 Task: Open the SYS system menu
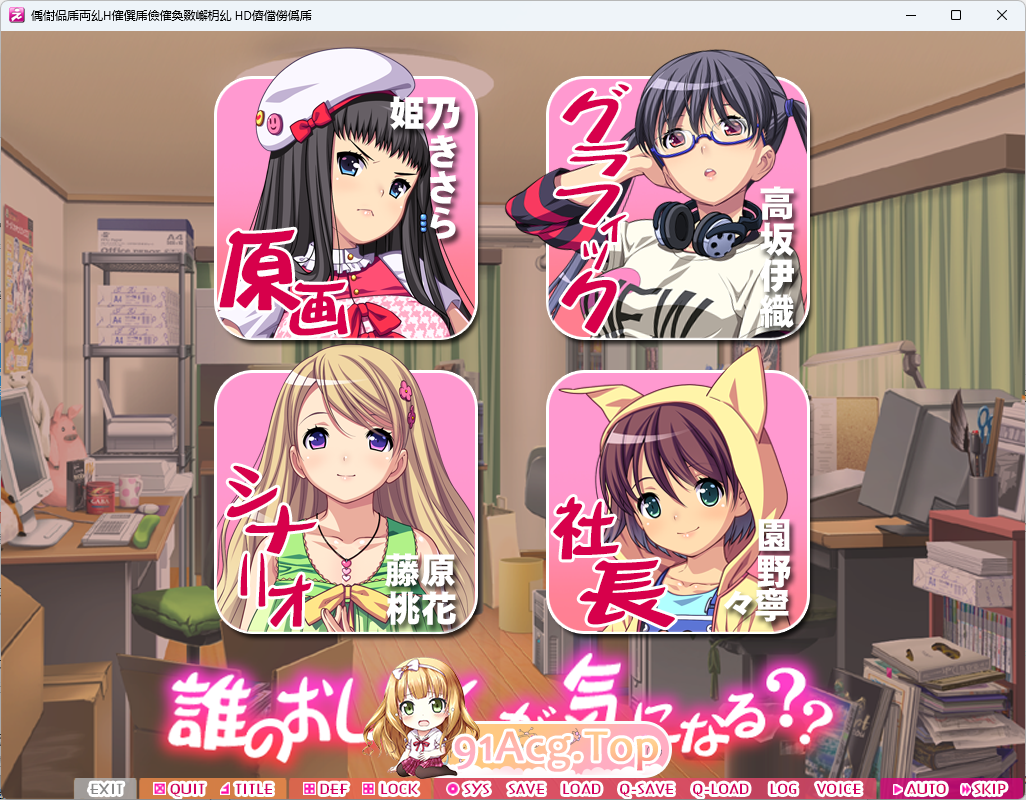pyautogui.click(x=468, y=789)
